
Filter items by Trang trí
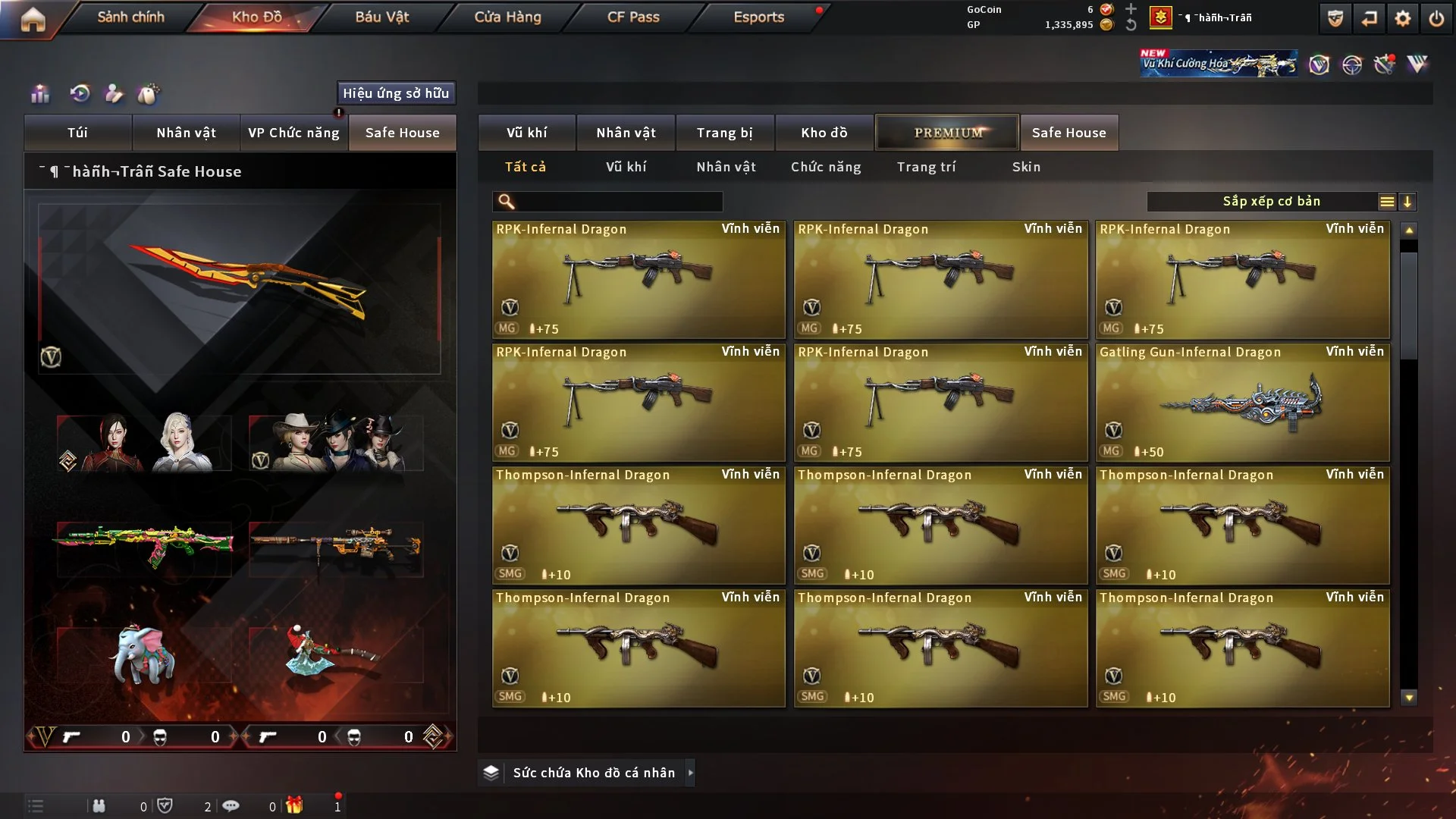coord(926,167)
